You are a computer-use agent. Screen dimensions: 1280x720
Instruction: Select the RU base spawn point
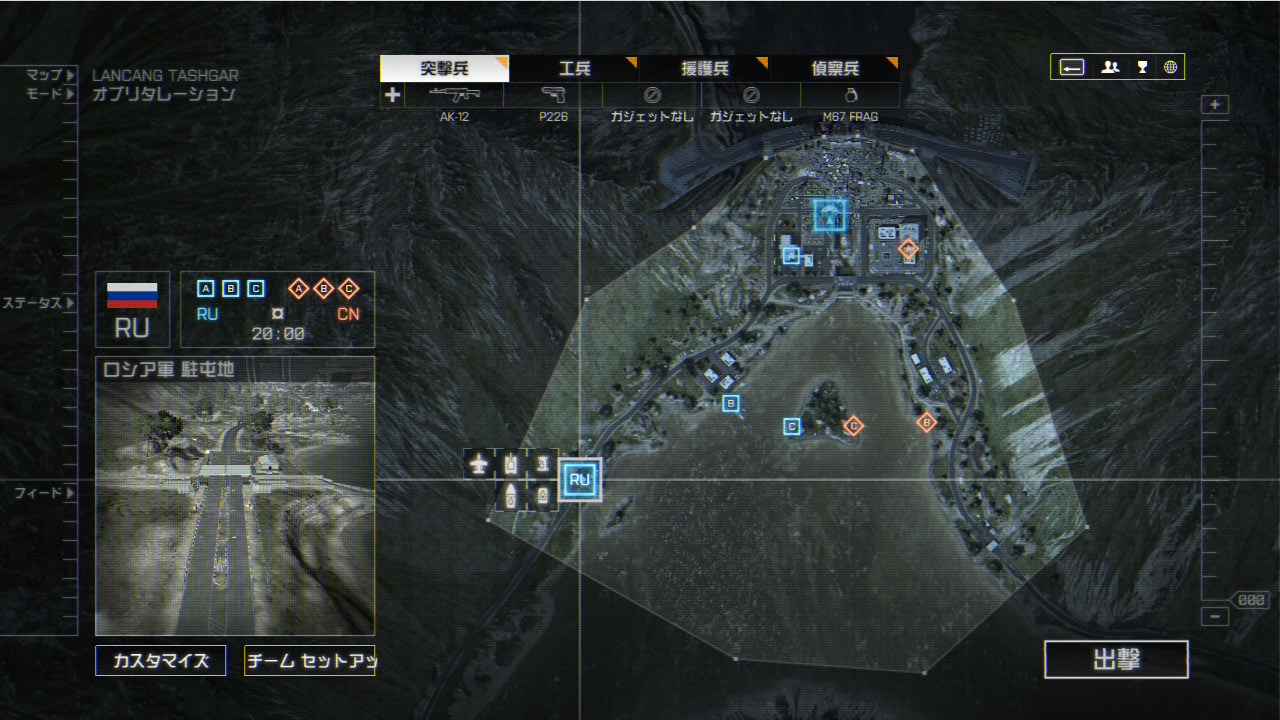[580, 480]
